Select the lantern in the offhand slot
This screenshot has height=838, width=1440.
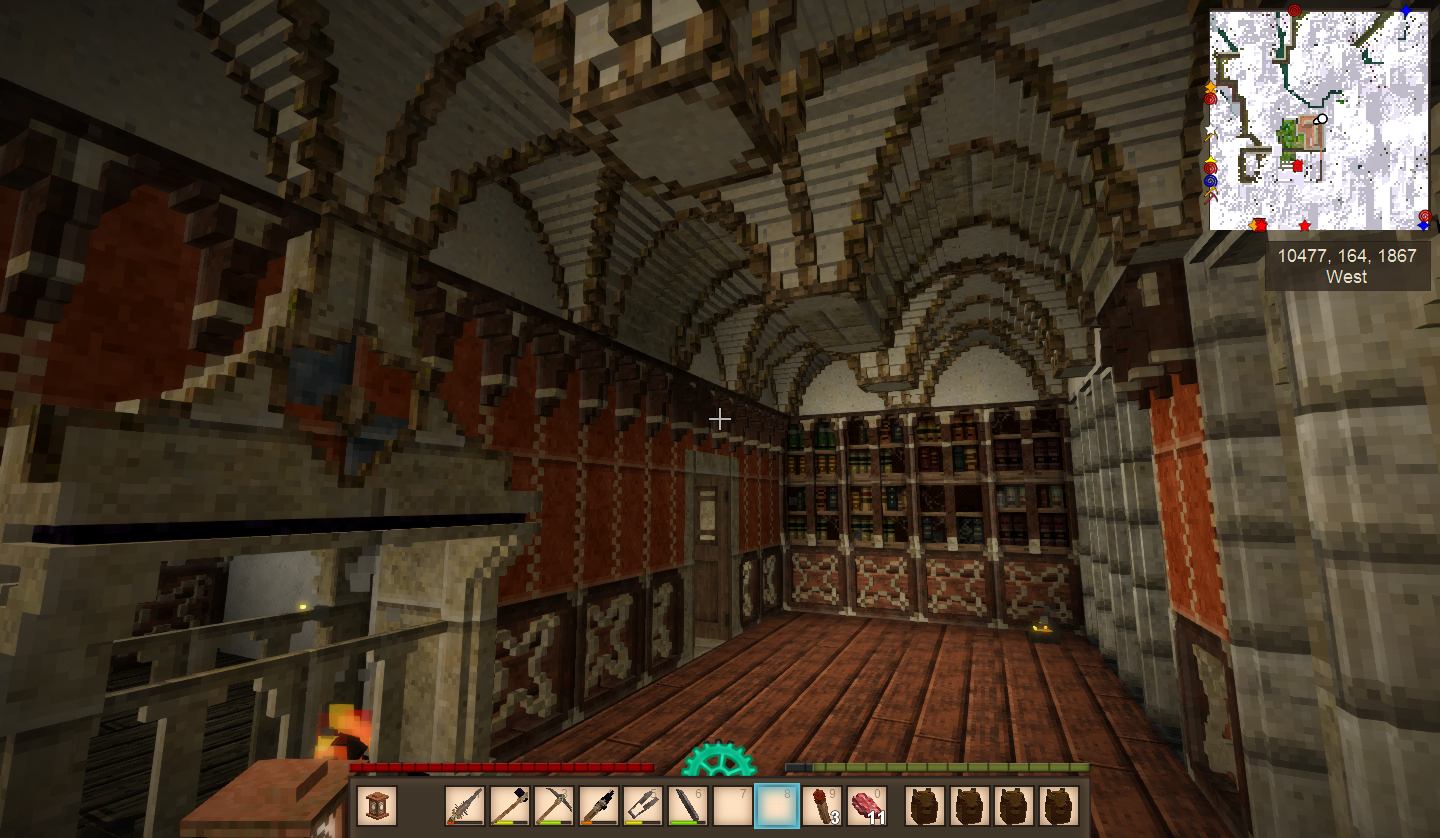pos(377,806)
